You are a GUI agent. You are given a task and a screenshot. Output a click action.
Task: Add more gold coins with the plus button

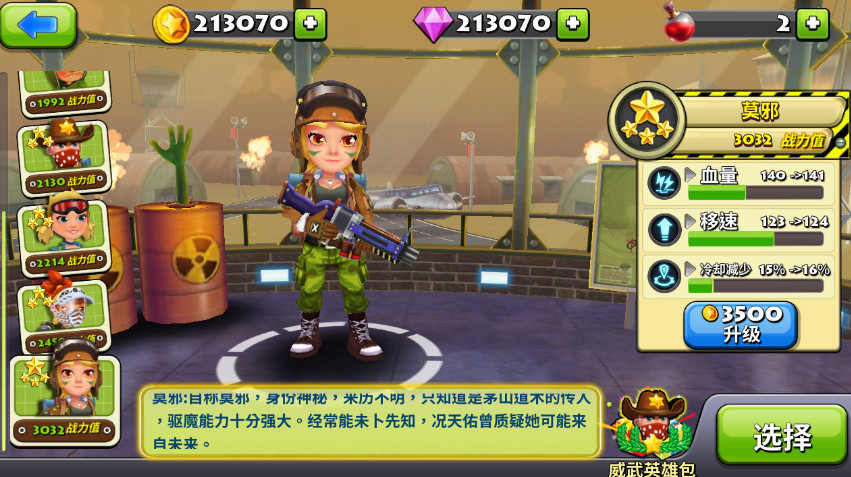[x=310, y=24]
